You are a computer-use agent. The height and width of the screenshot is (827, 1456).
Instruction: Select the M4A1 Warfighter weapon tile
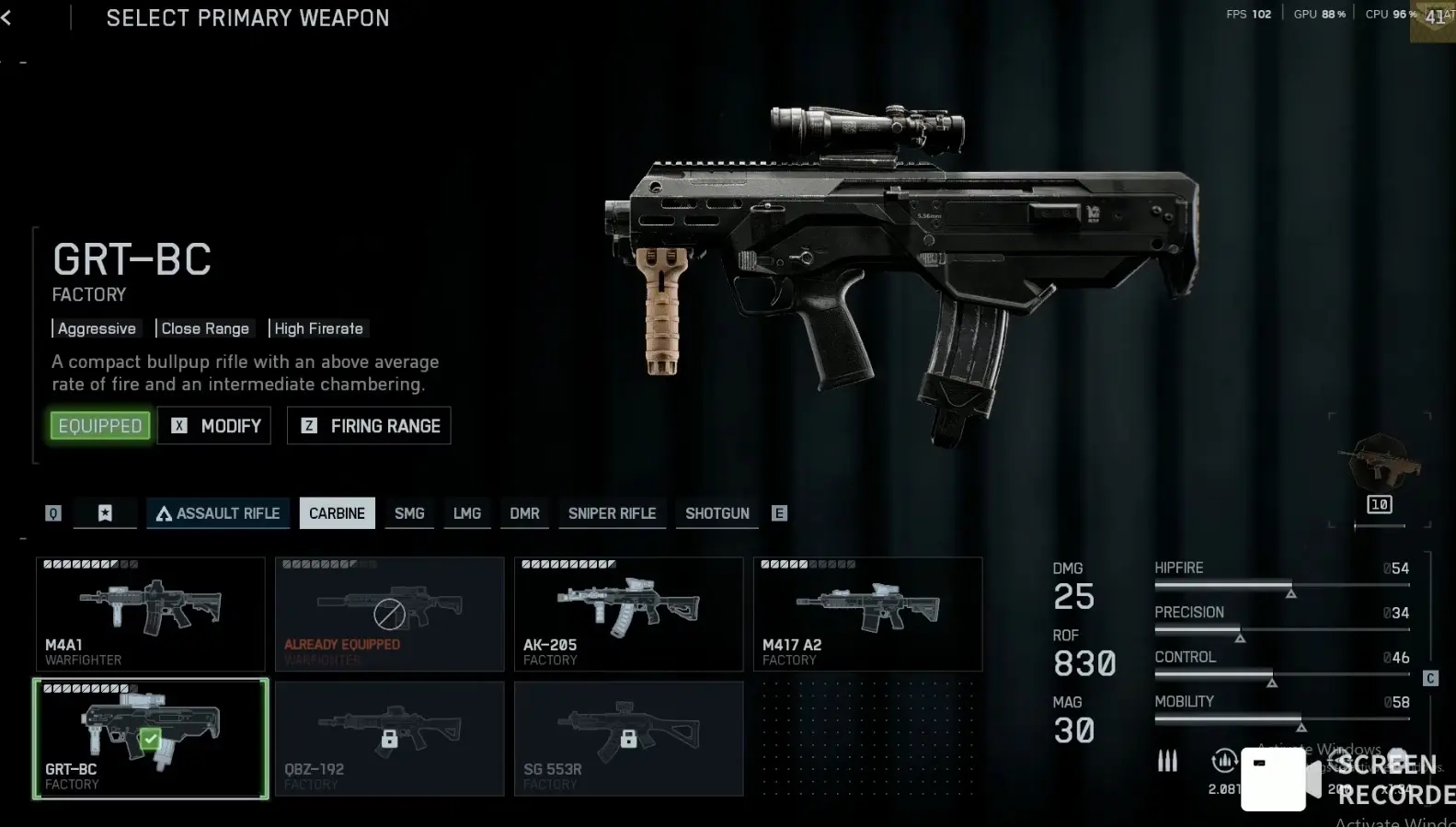(x=151, y=614)
